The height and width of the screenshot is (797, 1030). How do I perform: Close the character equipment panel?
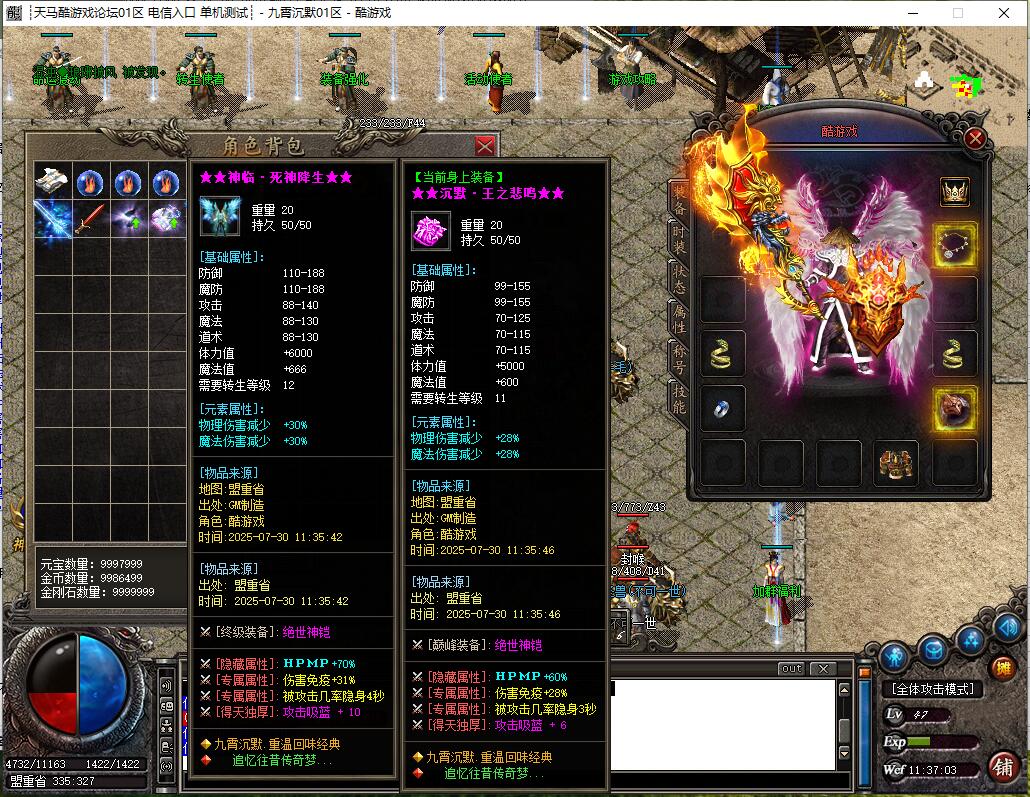click(x=975, y=140)
